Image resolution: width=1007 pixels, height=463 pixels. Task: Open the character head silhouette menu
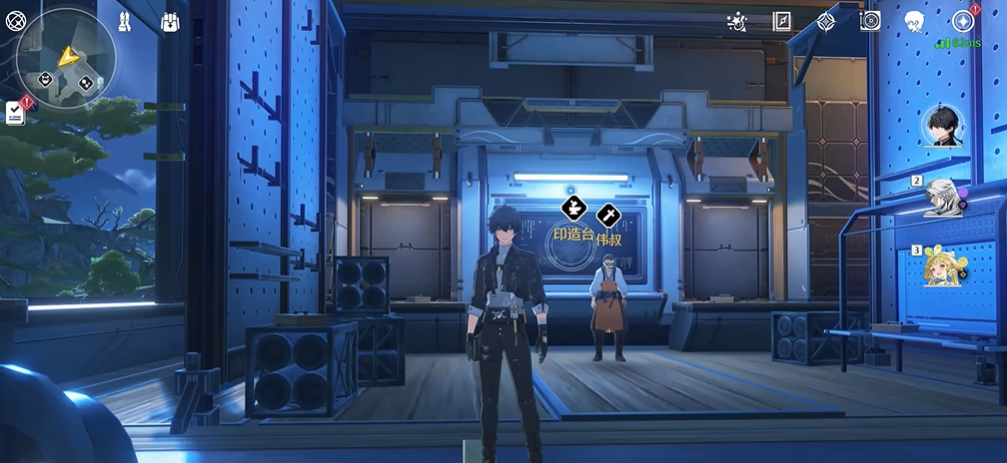[914, 21]
